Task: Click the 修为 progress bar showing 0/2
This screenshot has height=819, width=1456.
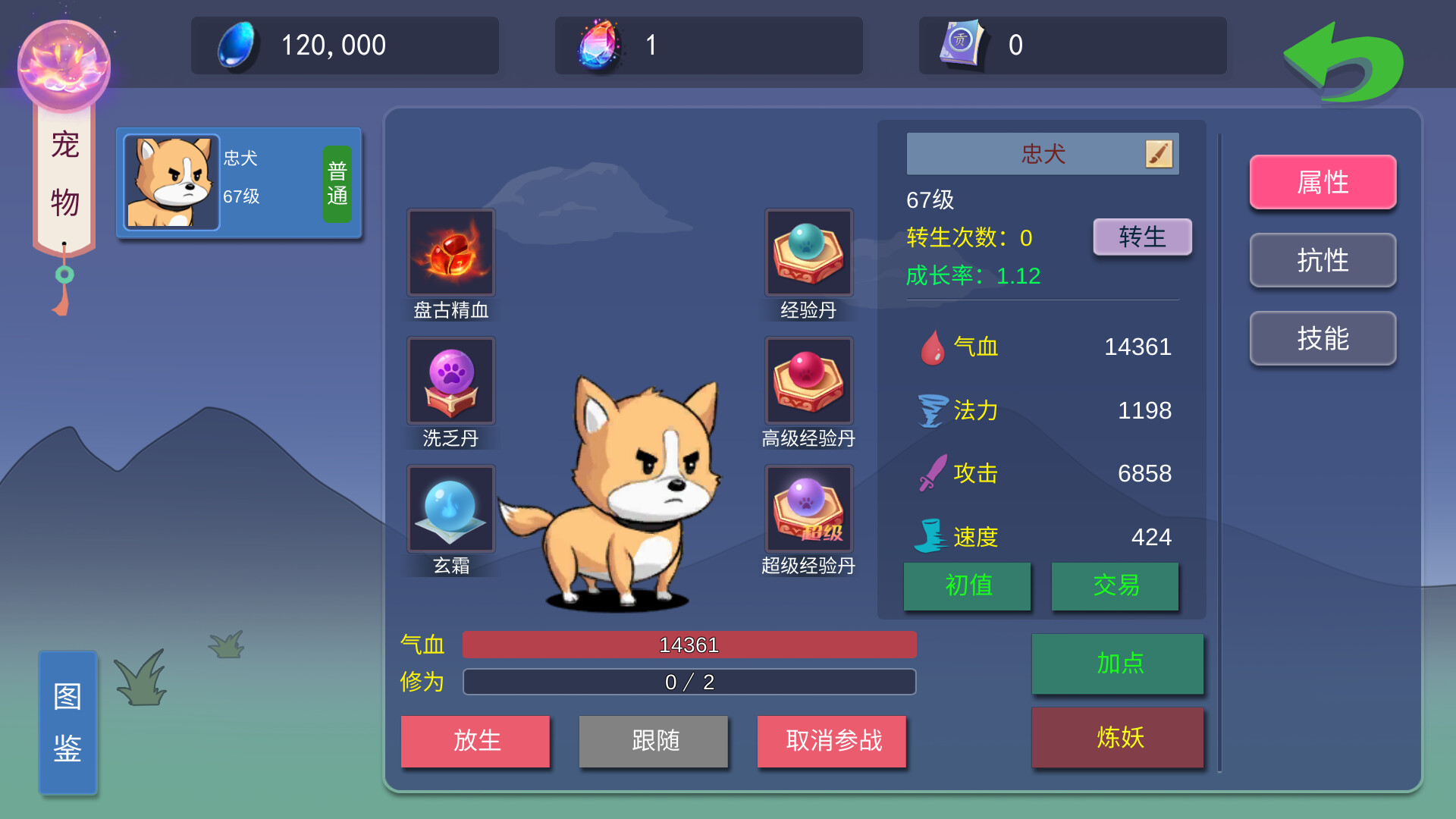Action: [688, 682]
